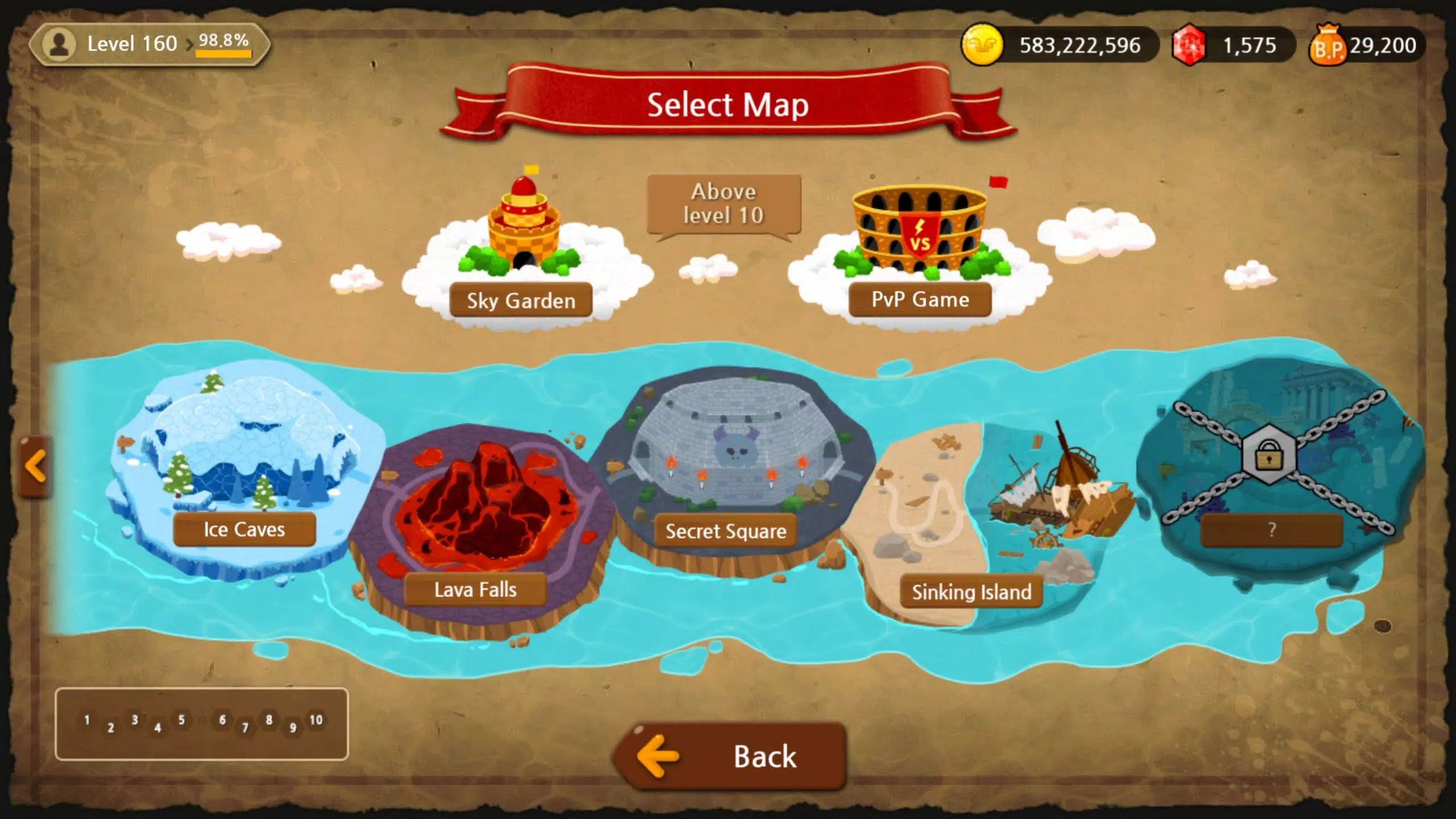Select stage number 1 in the stage panel
Viewport: 1456px width, 819px height.
click(87, 720)
